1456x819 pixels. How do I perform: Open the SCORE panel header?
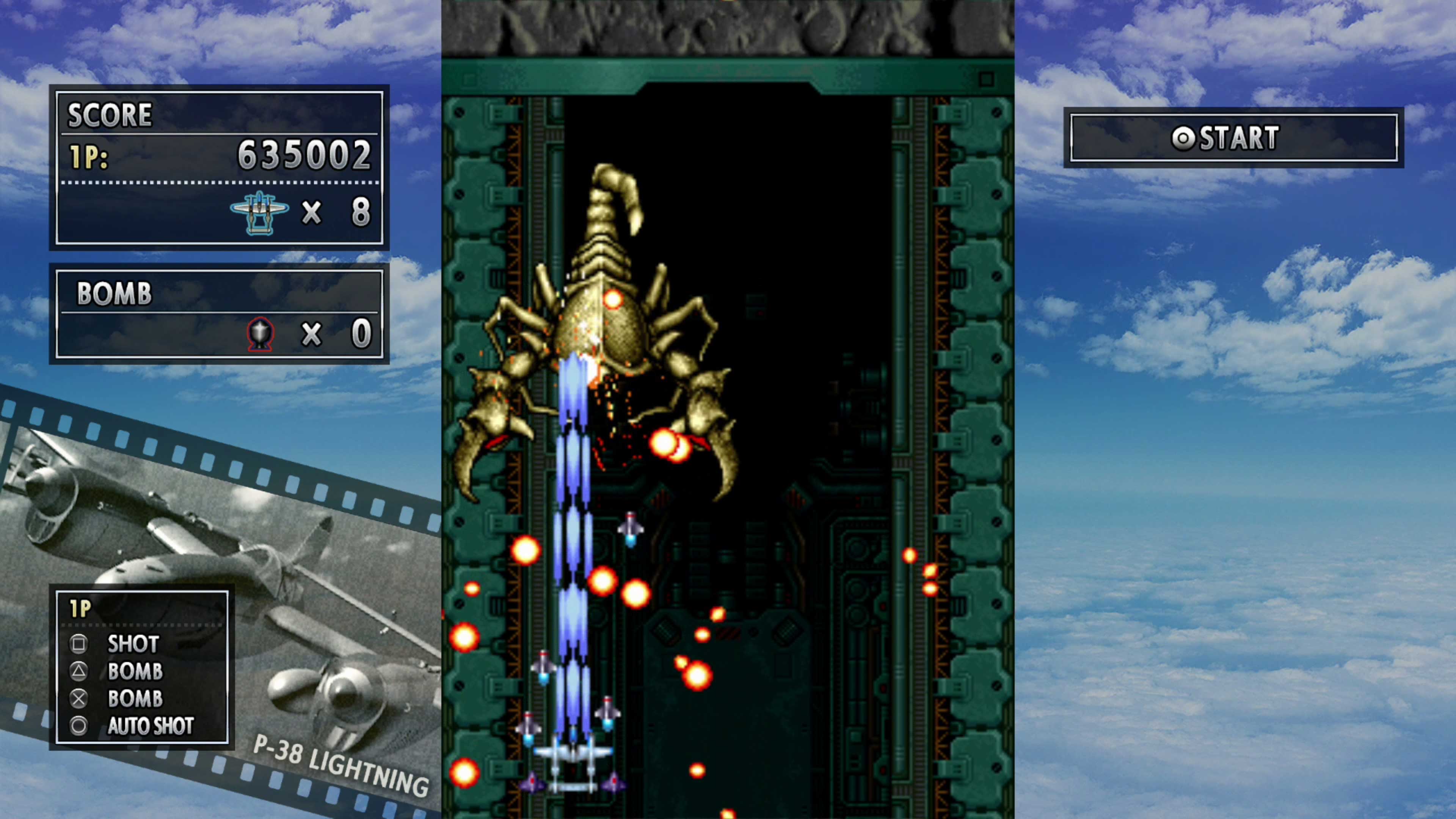[111, 114]
